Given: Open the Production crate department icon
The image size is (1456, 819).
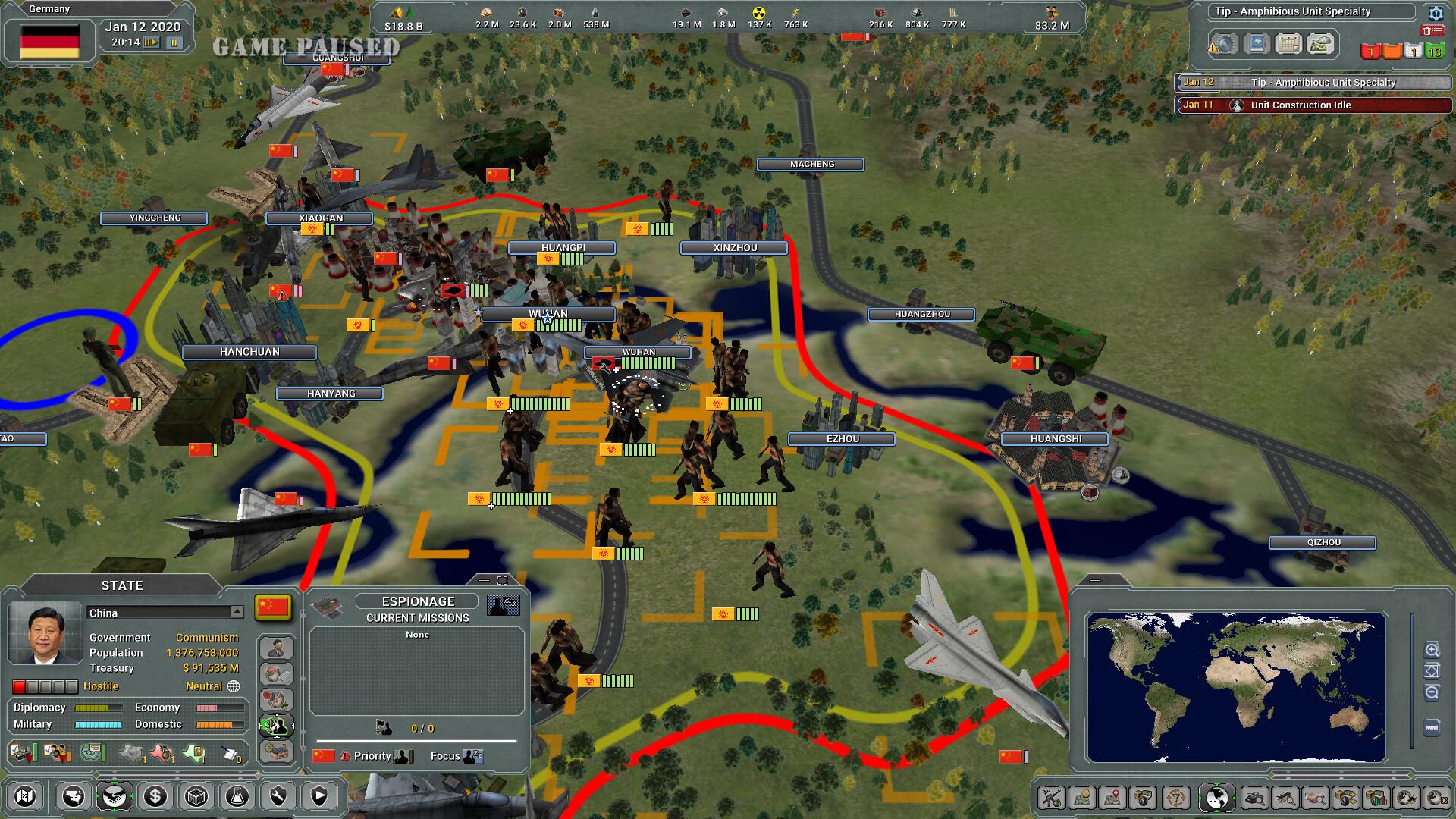Looking at the screenshot, I should point(196,796).
